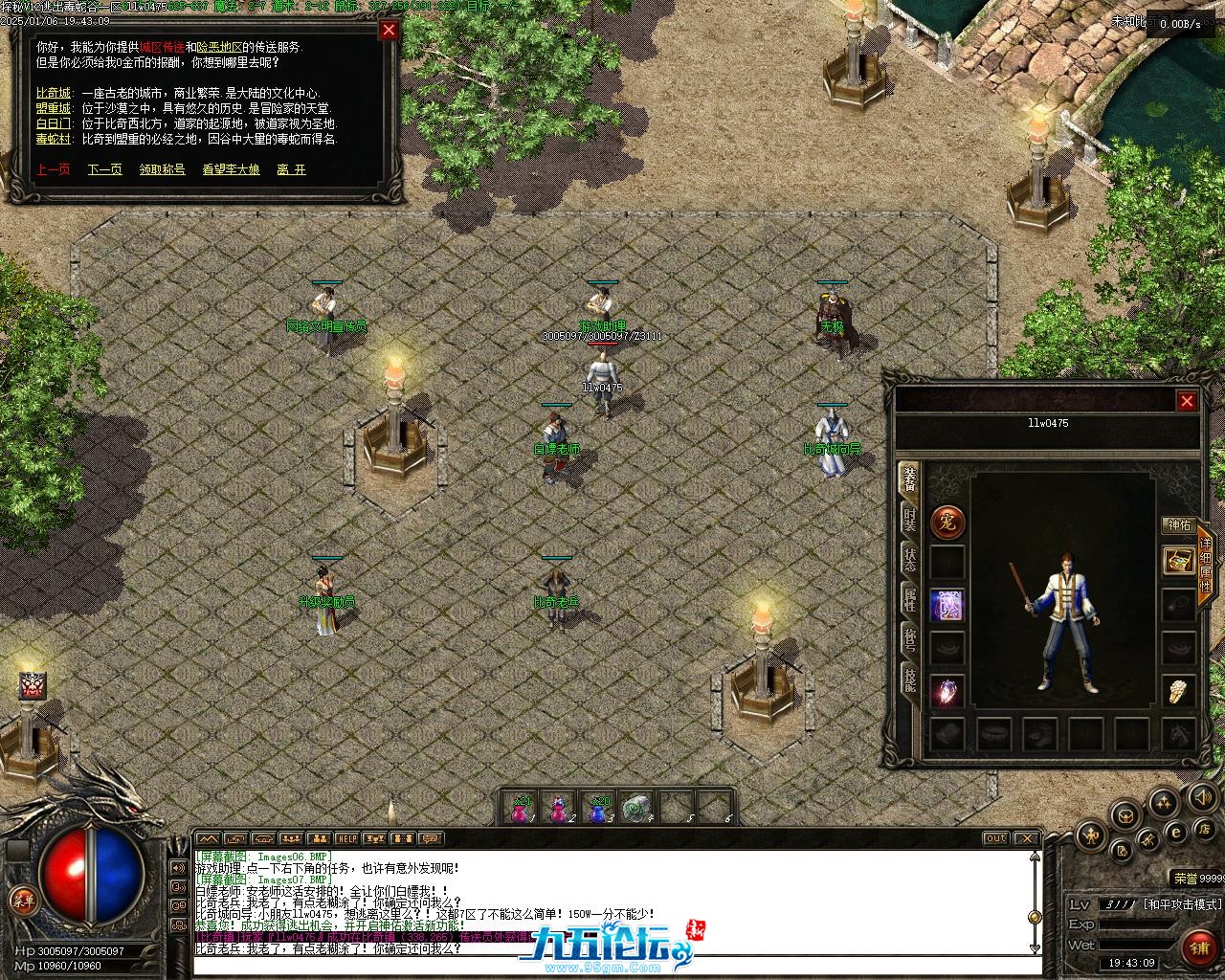Viewport: 1225px width, 980px height.
Task: Open the 状态 status tab
Action: click(909, 560)
